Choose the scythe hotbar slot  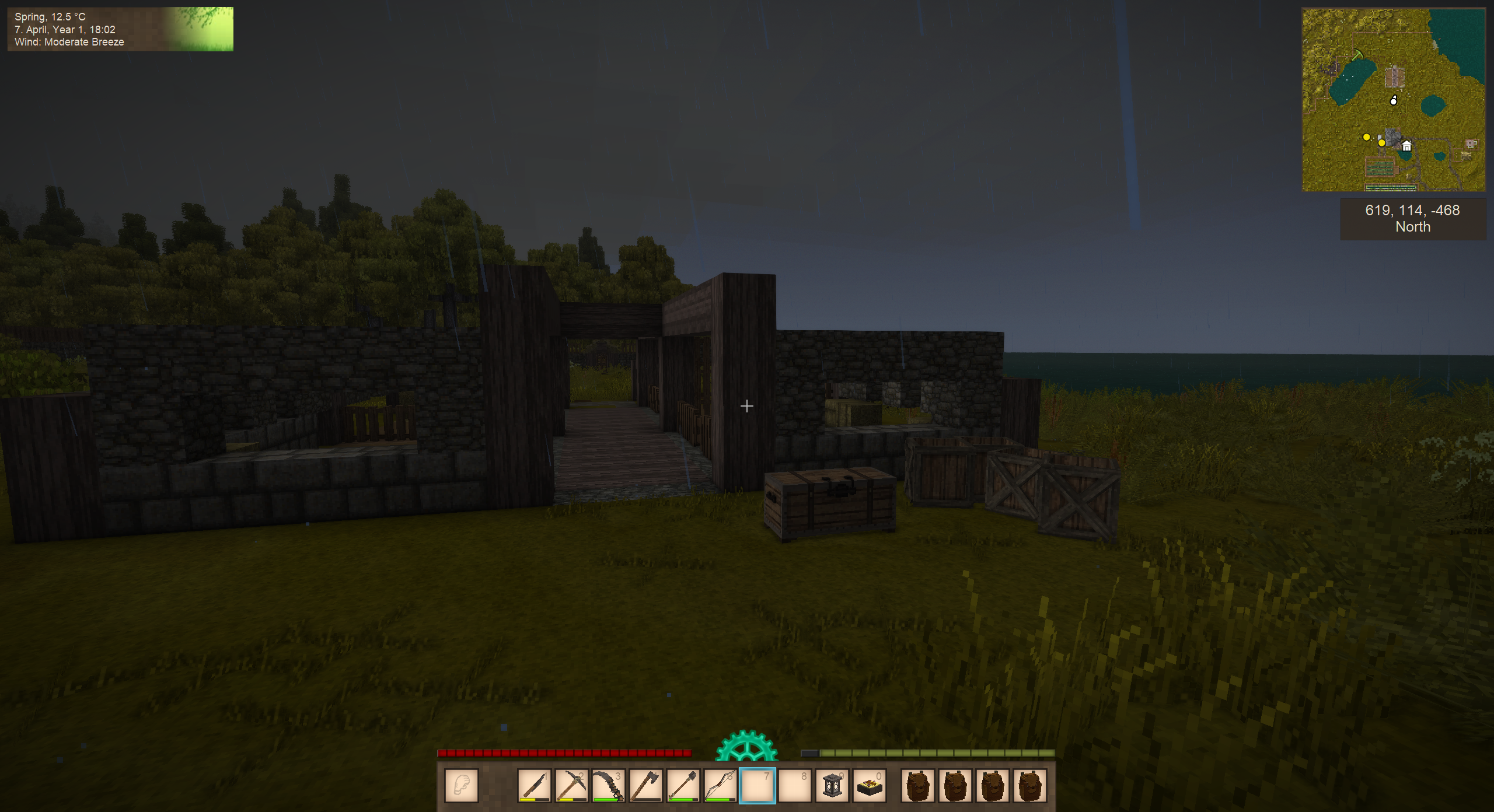click(609, 786)
